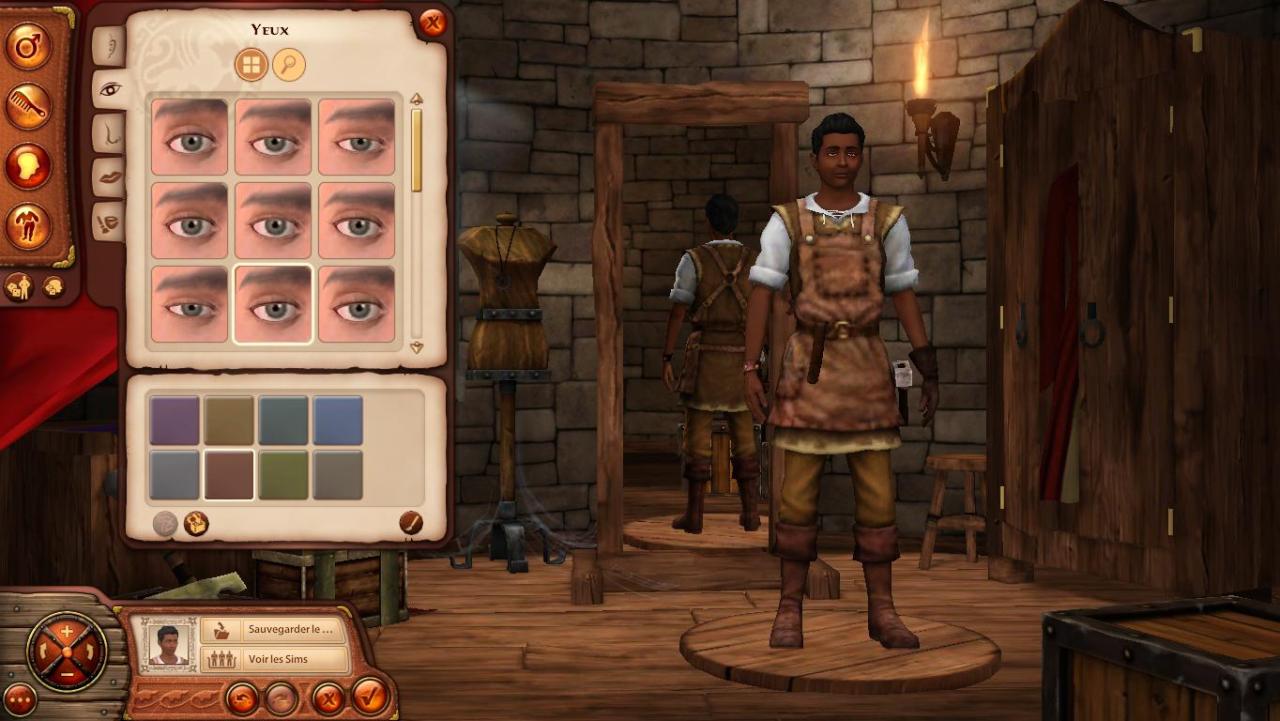The width and height of the screenshot is (1280, 721).
Task: Confirm the Sim with the checkmark button
Action: (x=370, y=696)
